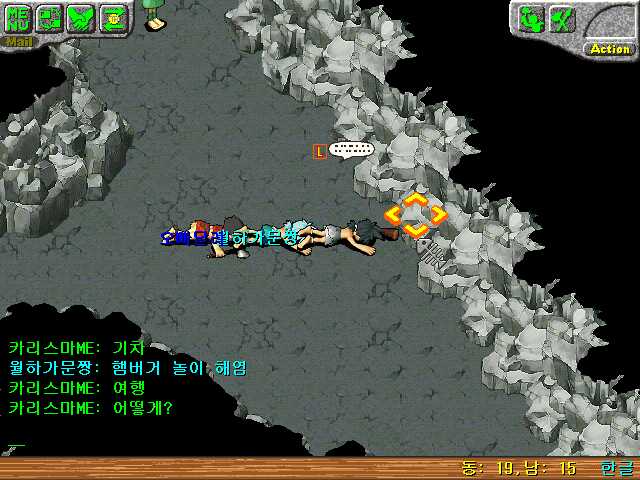This screenshot has width=640, height=480.
Task: Open the handshake trade icon
Action: click(x=82, y=19)
